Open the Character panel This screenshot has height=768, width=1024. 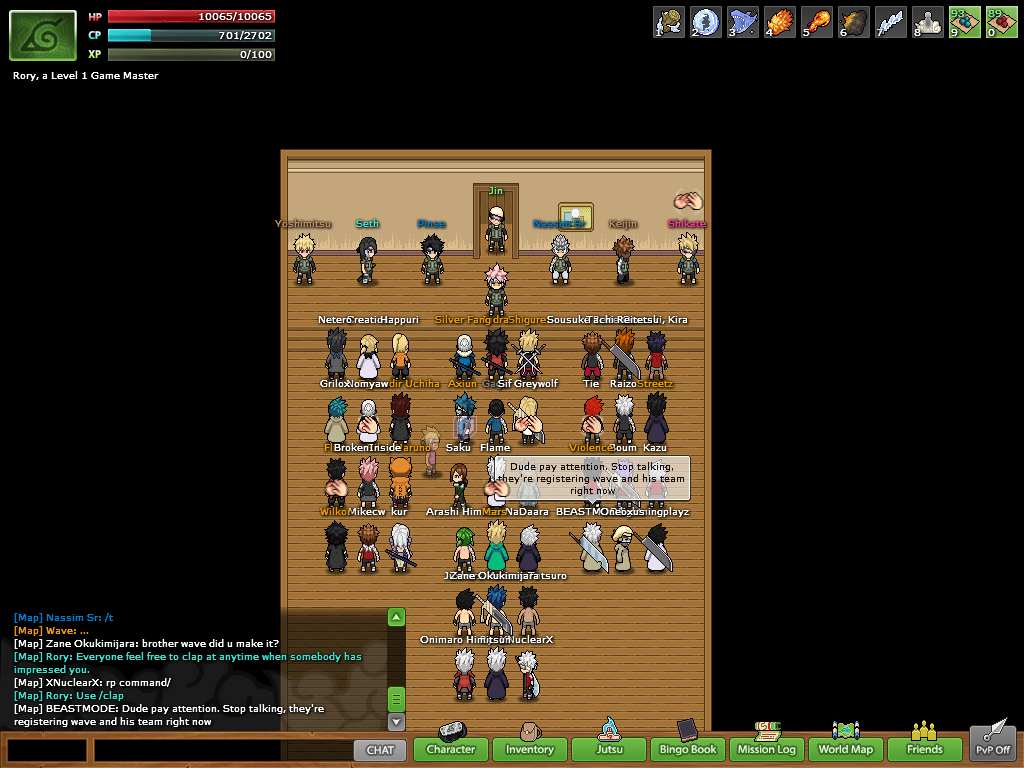coord(451,748)
